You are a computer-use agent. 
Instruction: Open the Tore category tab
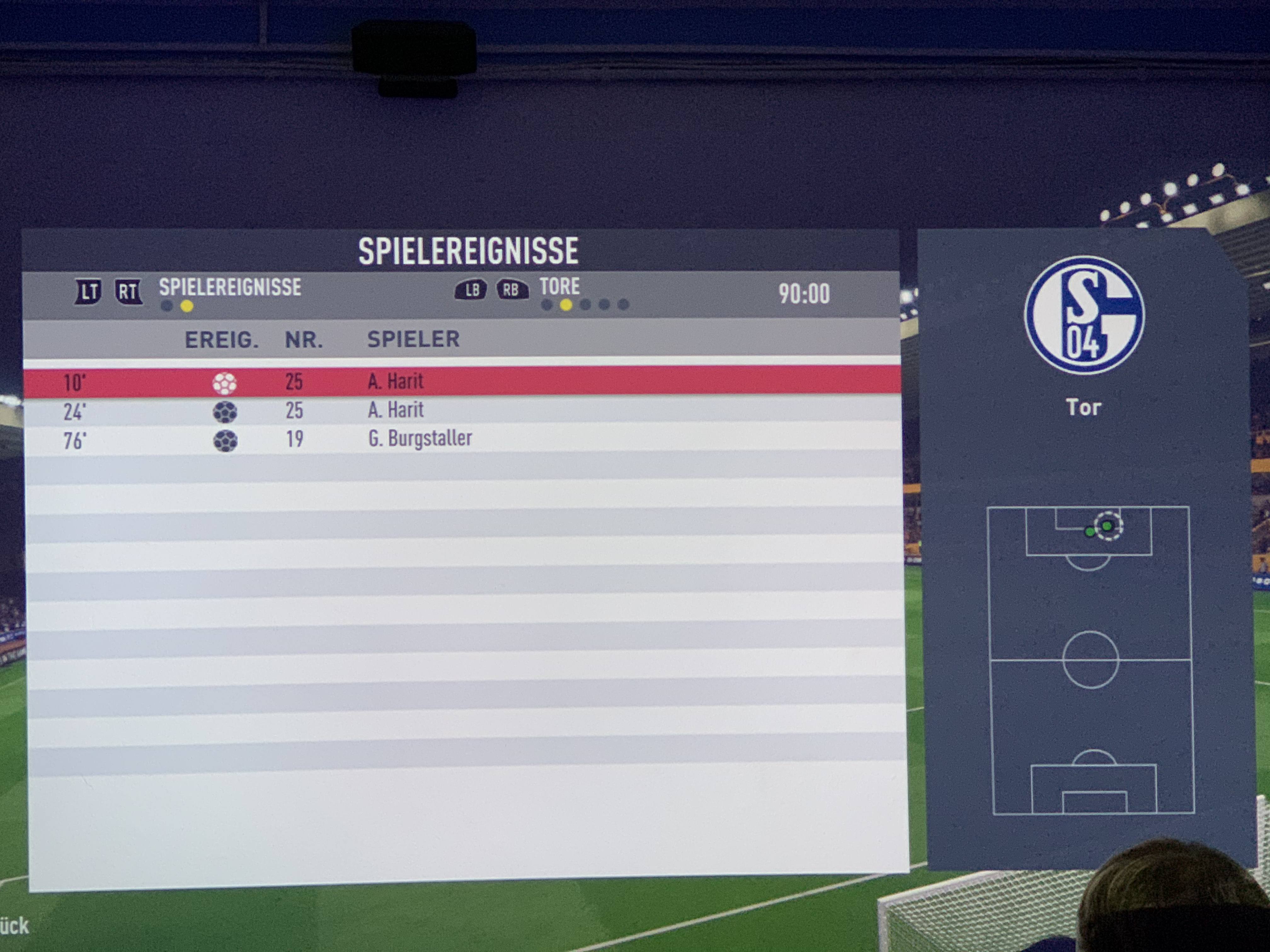[x=559, y=286]
